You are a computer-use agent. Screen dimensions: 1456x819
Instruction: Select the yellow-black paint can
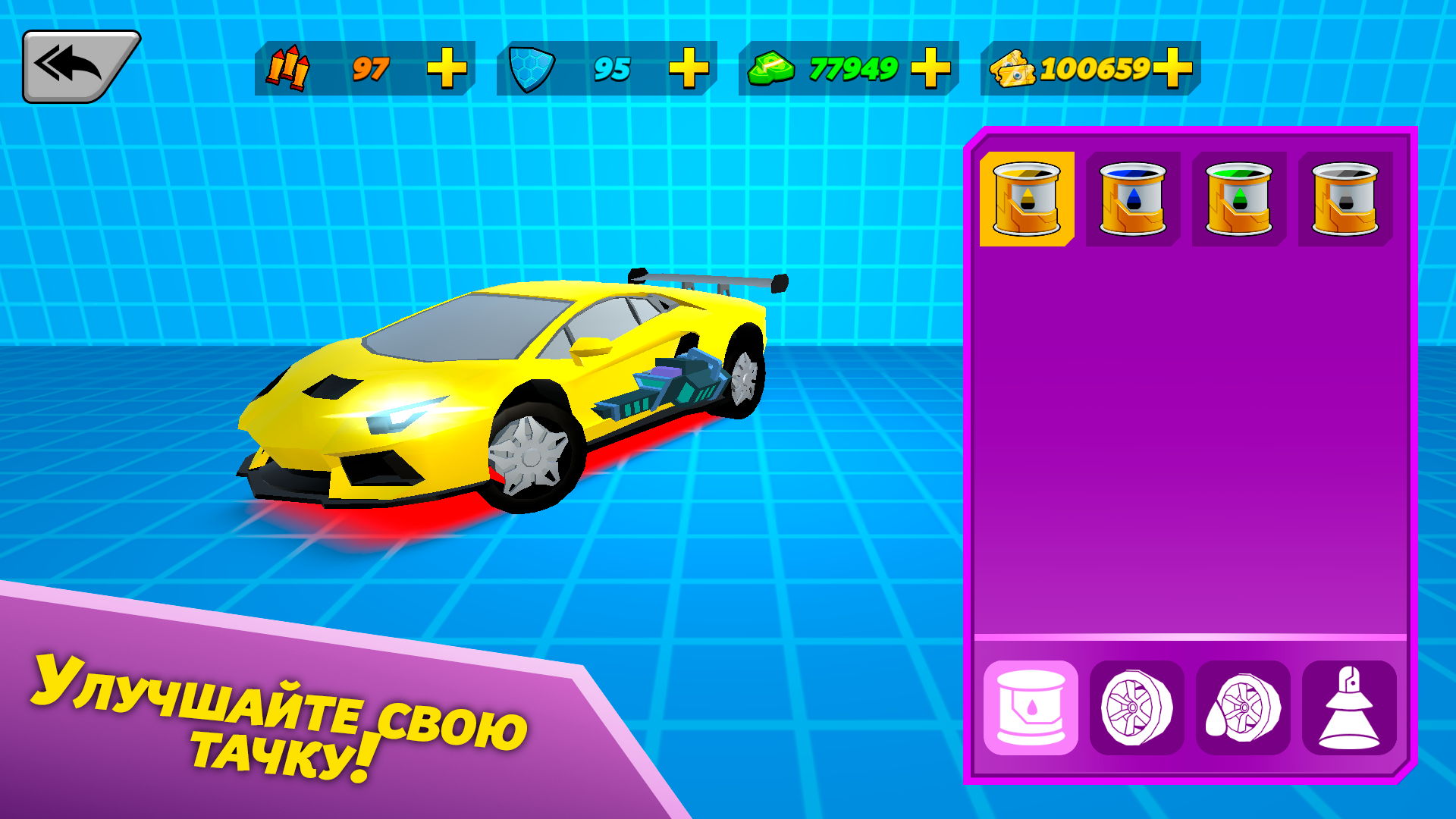tap(1028, 199)
